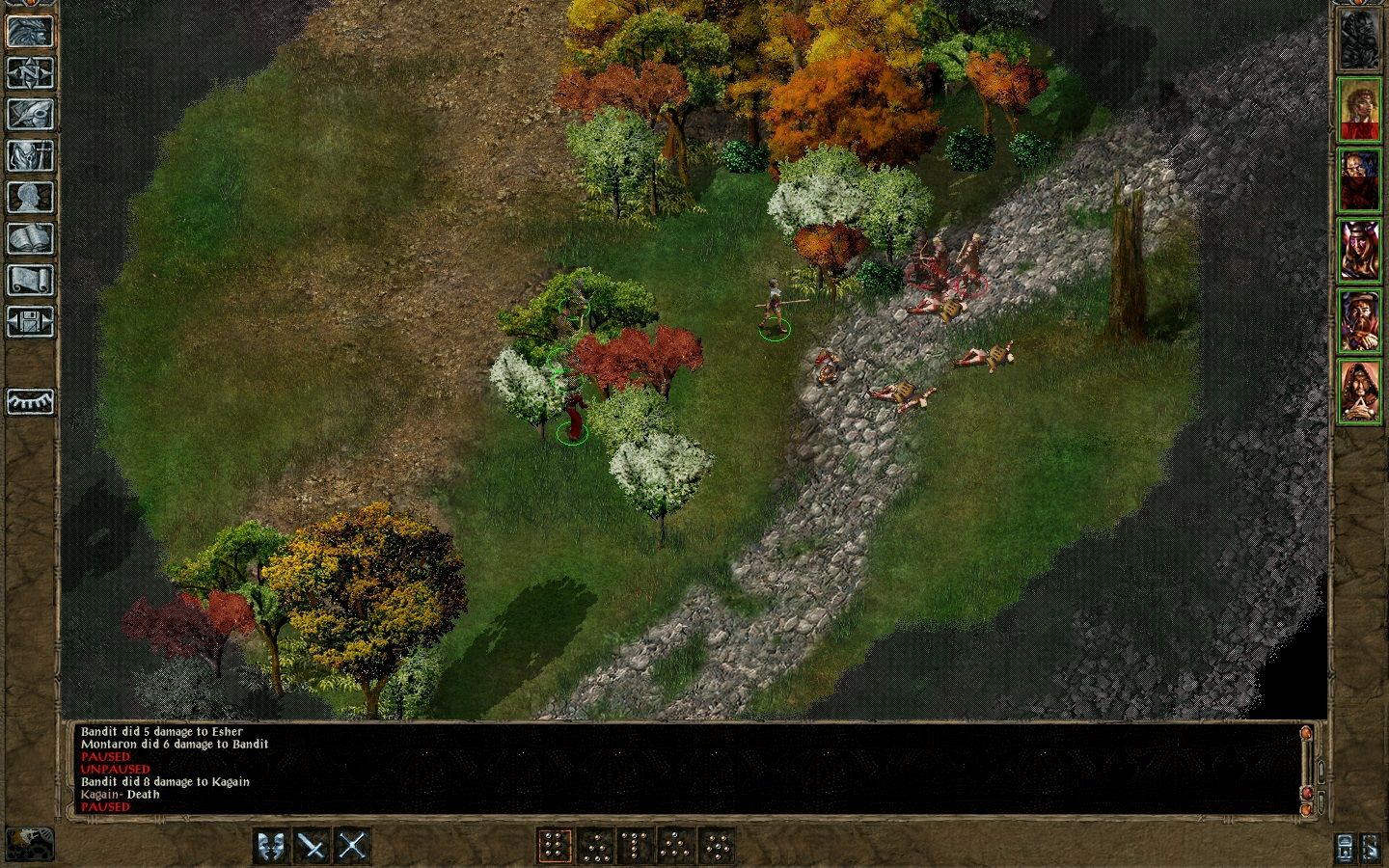Click the message log scrollbar

(x=1307, y=767)
